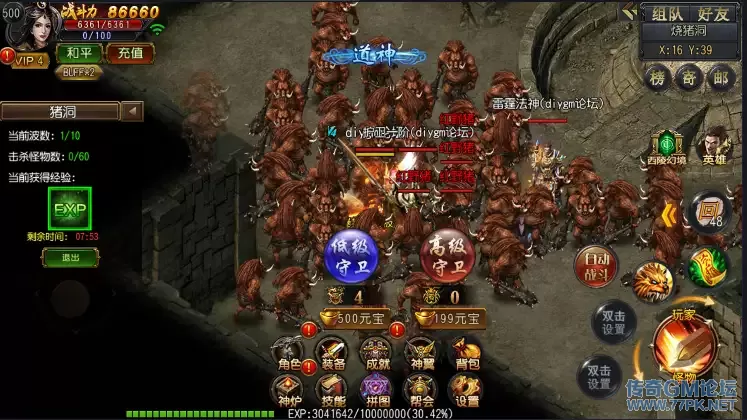Open the 装备 equipment menu
Viewport: 747px width, 420px height.
(333, 353)
